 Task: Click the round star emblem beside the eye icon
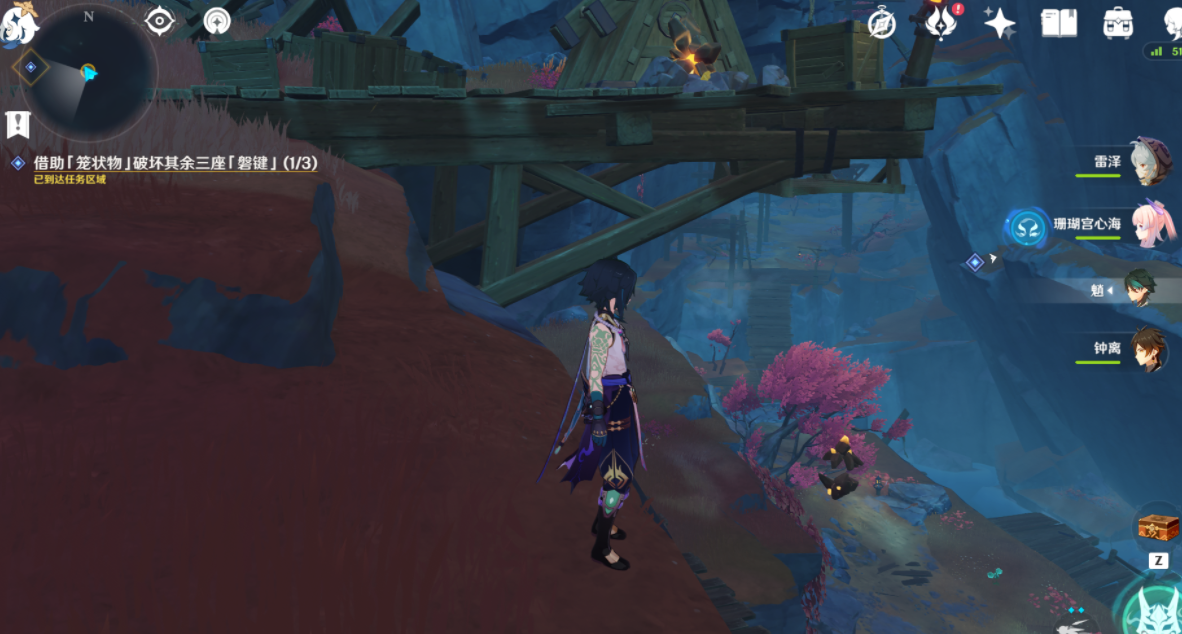[217, 21]
